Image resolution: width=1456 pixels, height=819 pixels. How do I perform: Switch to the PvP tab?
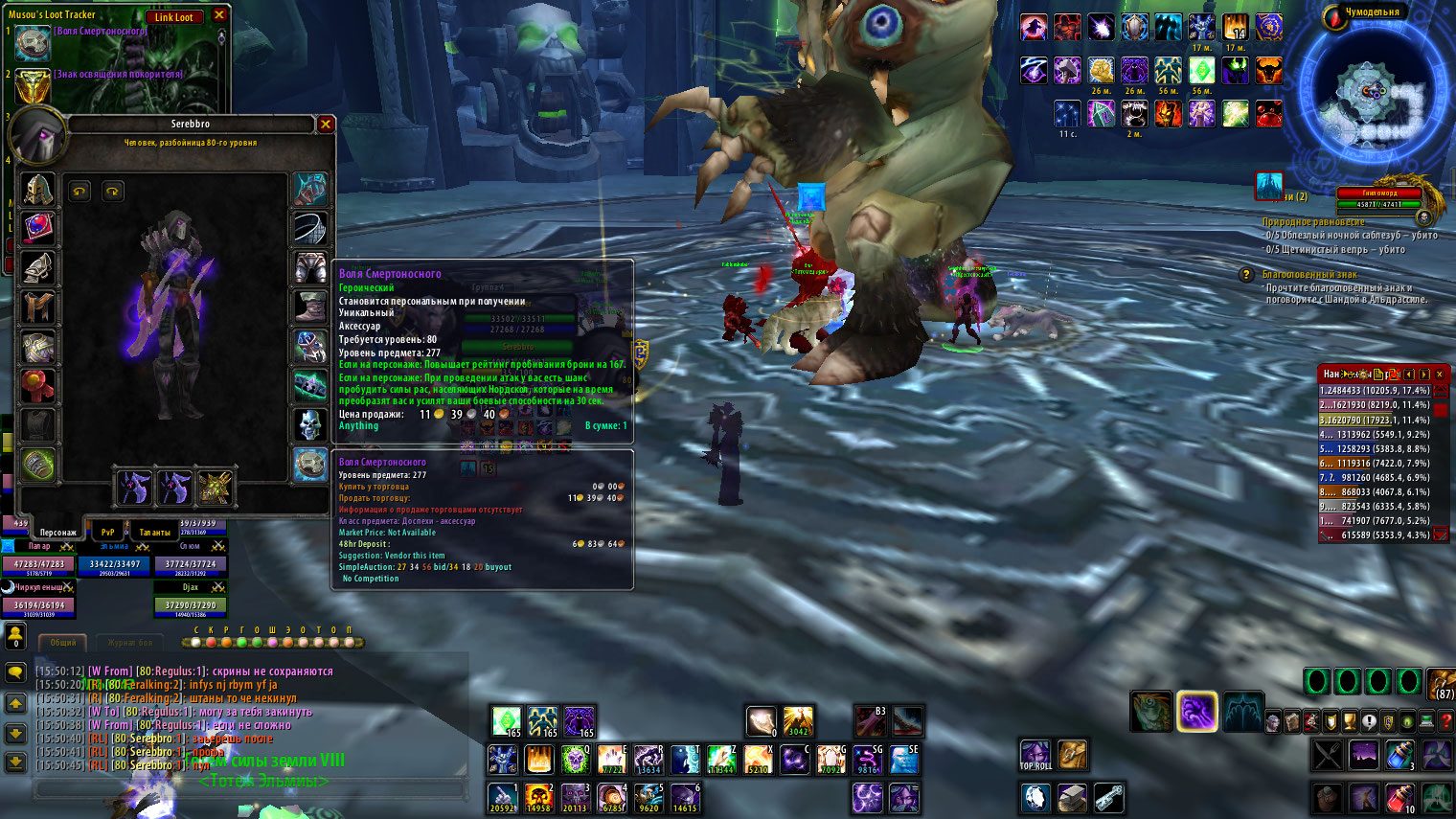(x=107, y=532)
